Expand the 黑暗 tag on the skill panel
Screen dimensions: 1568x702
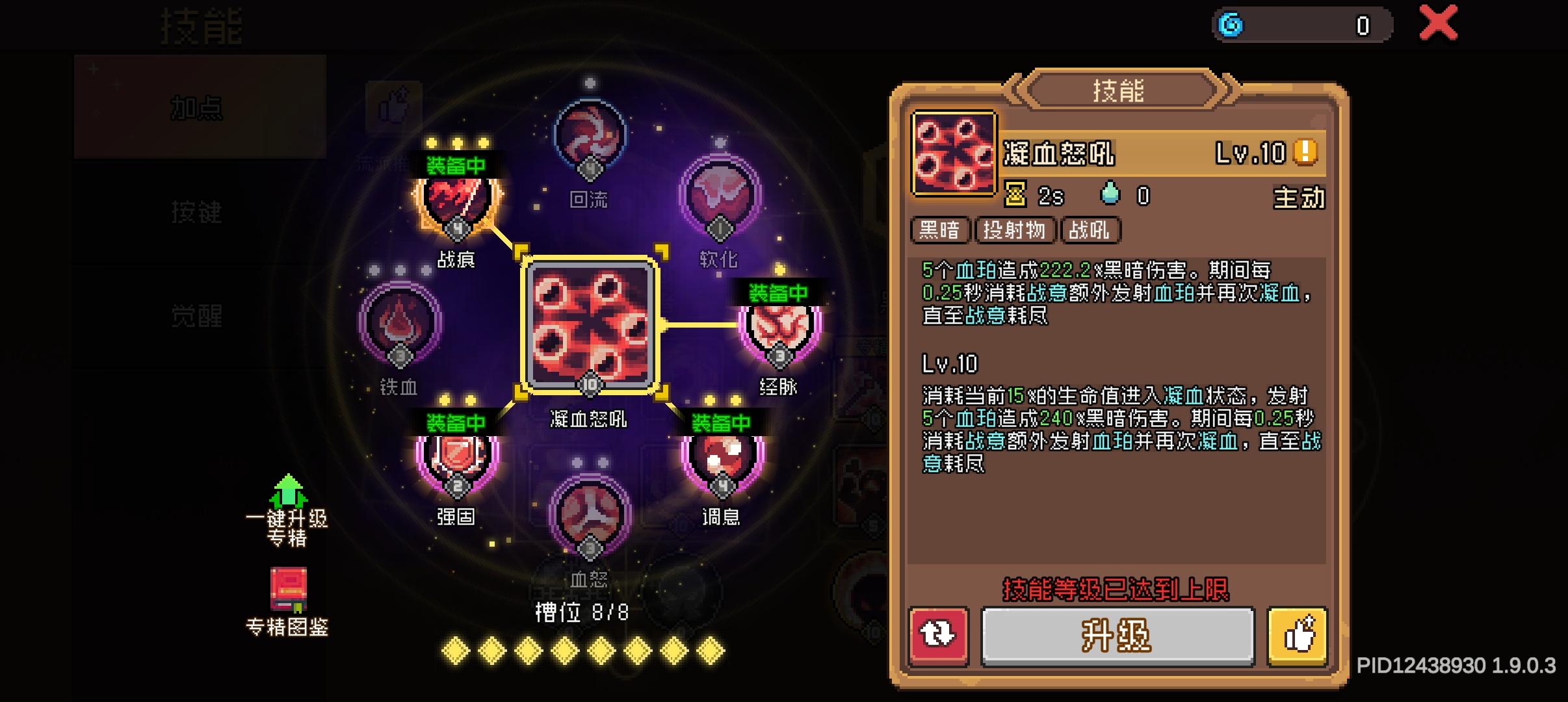coord(941,231)
